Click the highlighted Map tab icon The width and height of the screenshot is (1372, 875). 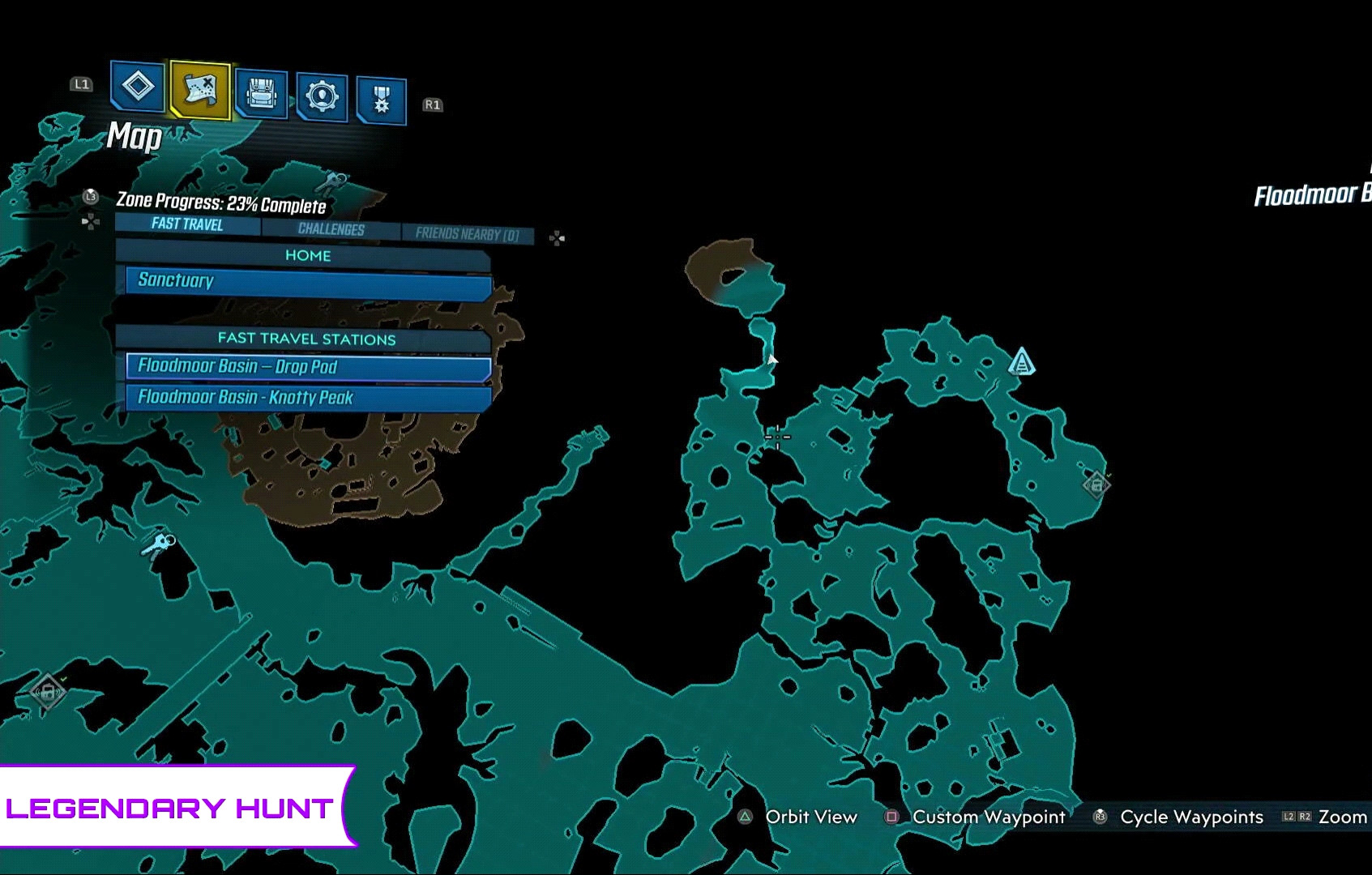click(199, 87)
